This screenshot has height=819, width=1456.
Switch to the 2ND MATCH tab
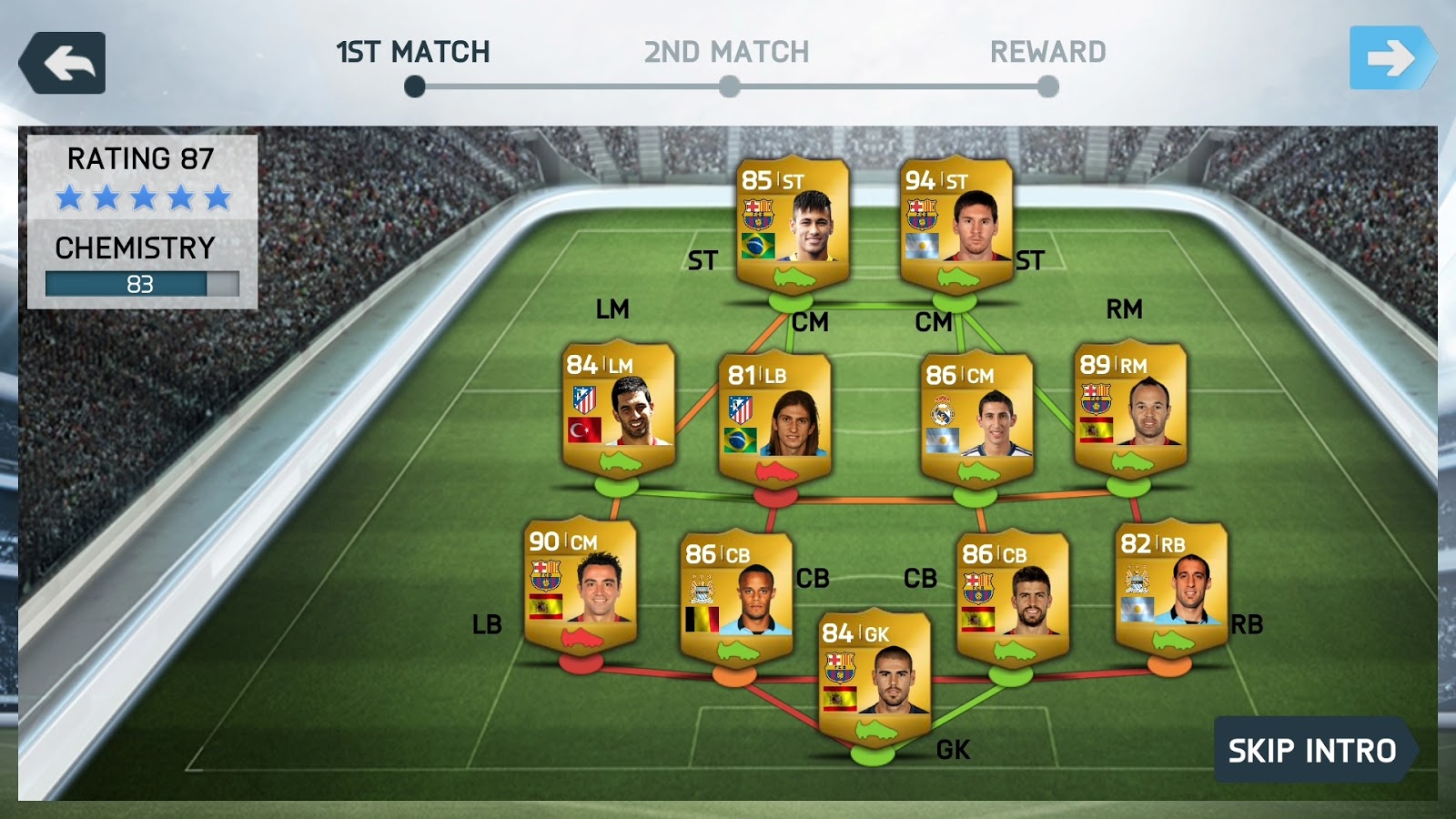(x=723, y=53)
